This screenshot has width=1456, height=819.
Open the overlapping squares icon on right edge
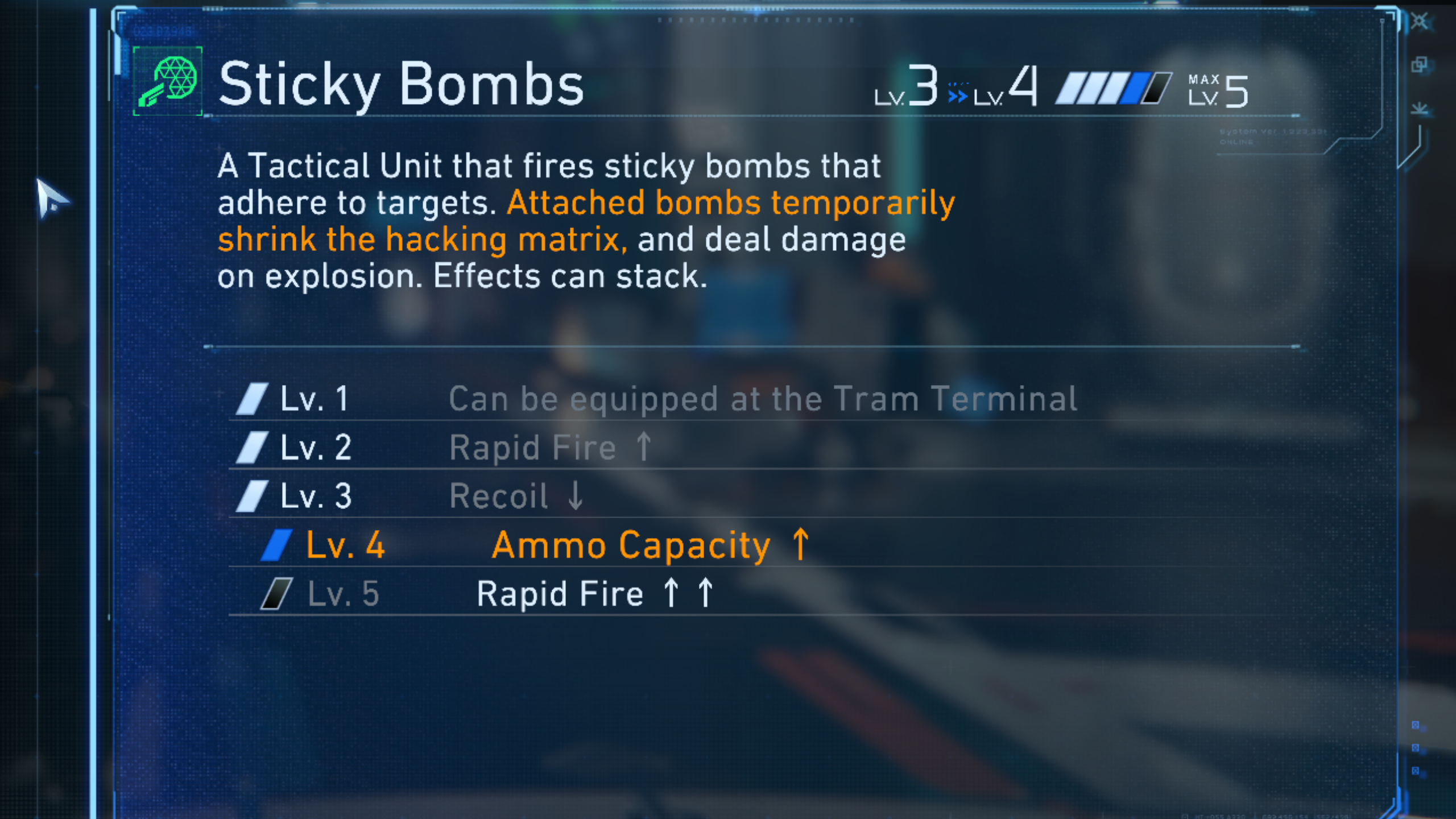click(1418, 64)
